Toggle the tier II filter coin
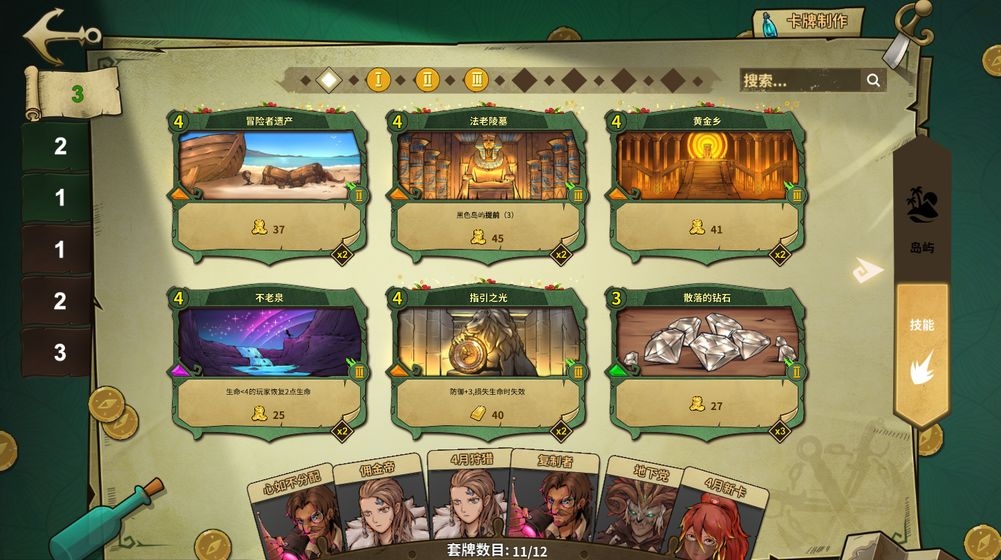1001x560 pixels. click(427, 79)
